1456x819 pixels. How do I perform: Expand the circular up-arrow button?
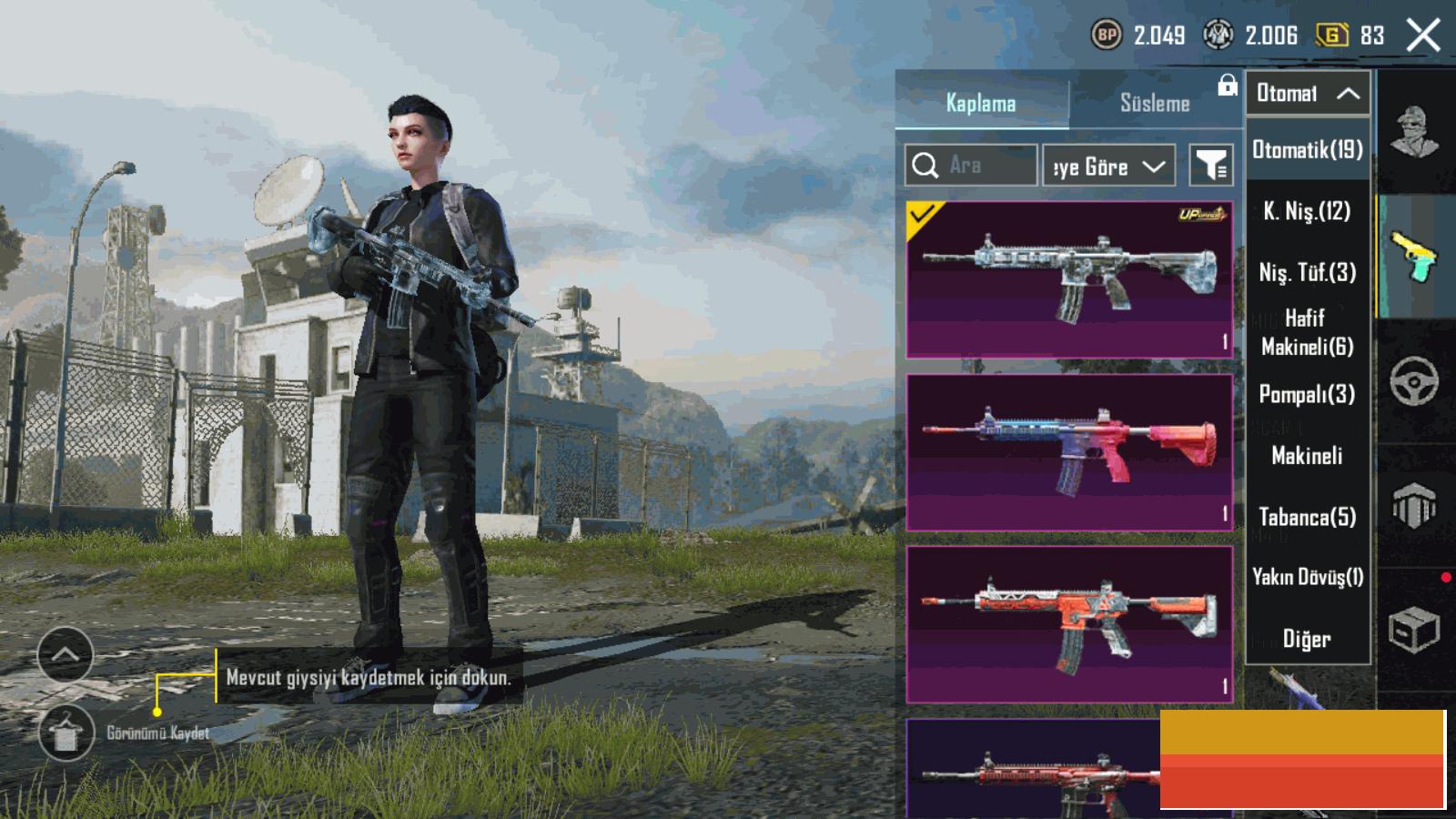point(66,654)
